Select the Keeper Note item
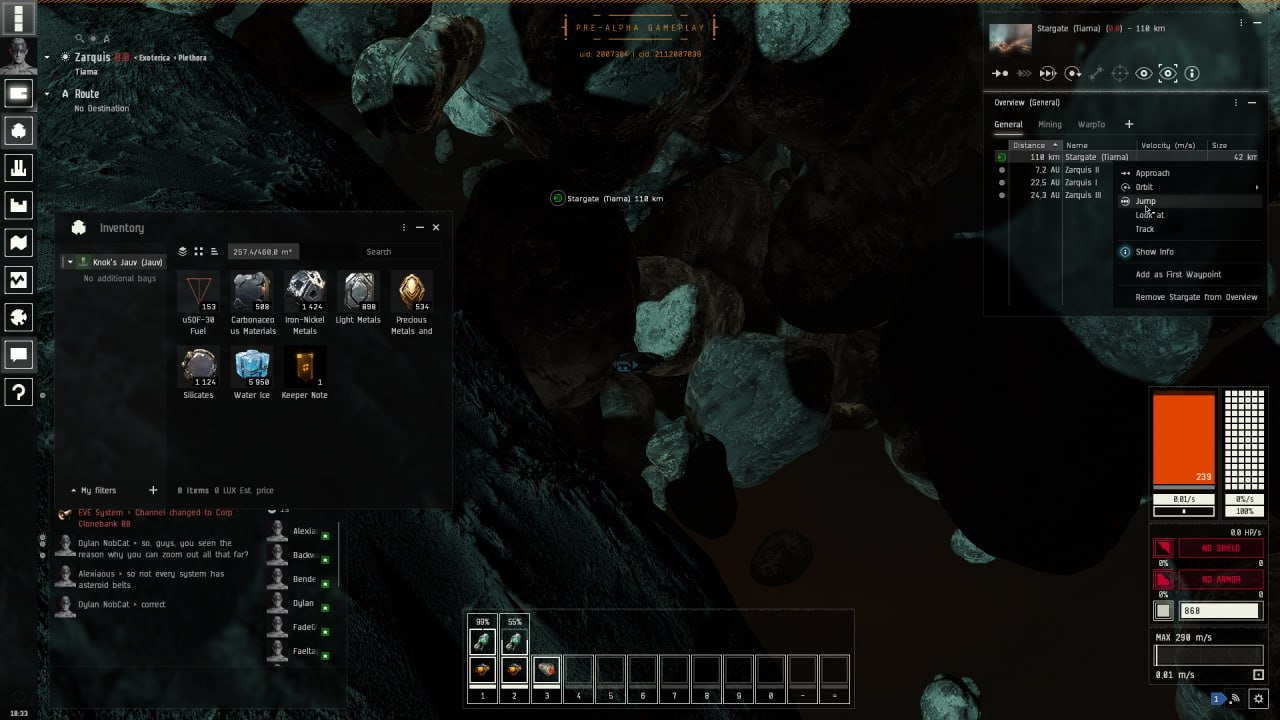This screenshot has width=1280, height=720. pyautogui.click(x=305, y=366)
